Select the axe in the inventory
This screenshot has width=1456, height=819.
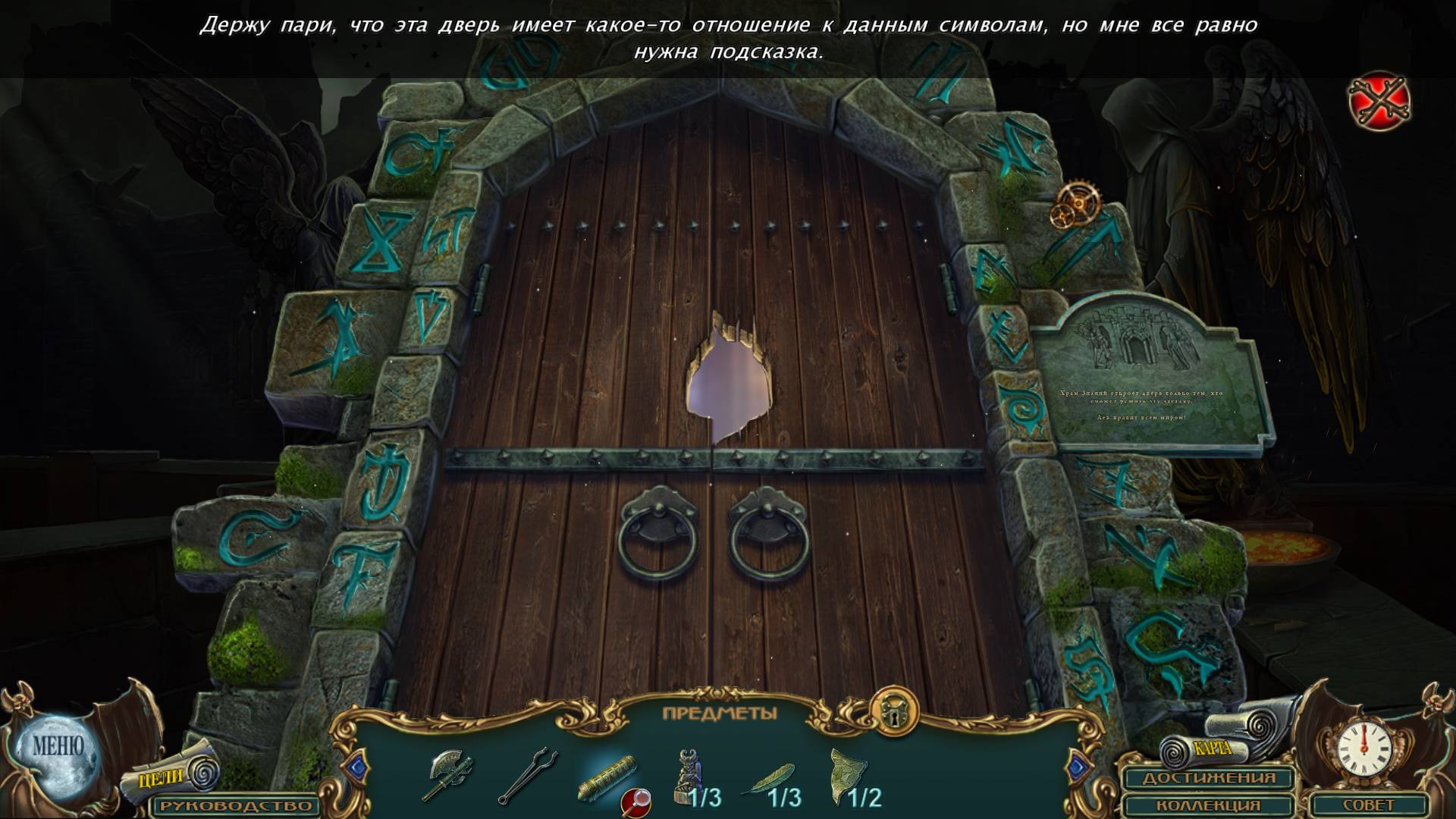coord(447,775)
